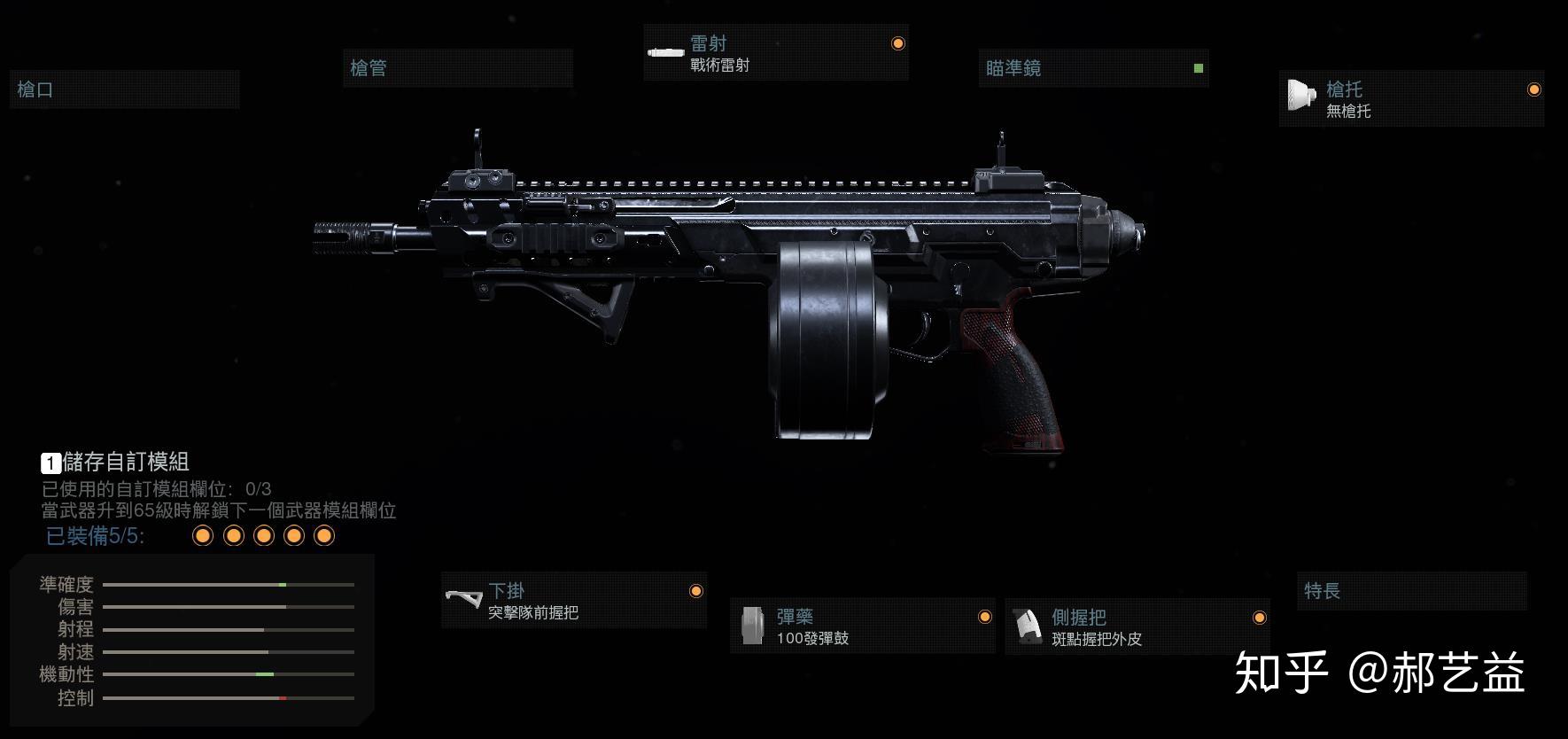Select the tactical laser attachment icon

(664, 53)
